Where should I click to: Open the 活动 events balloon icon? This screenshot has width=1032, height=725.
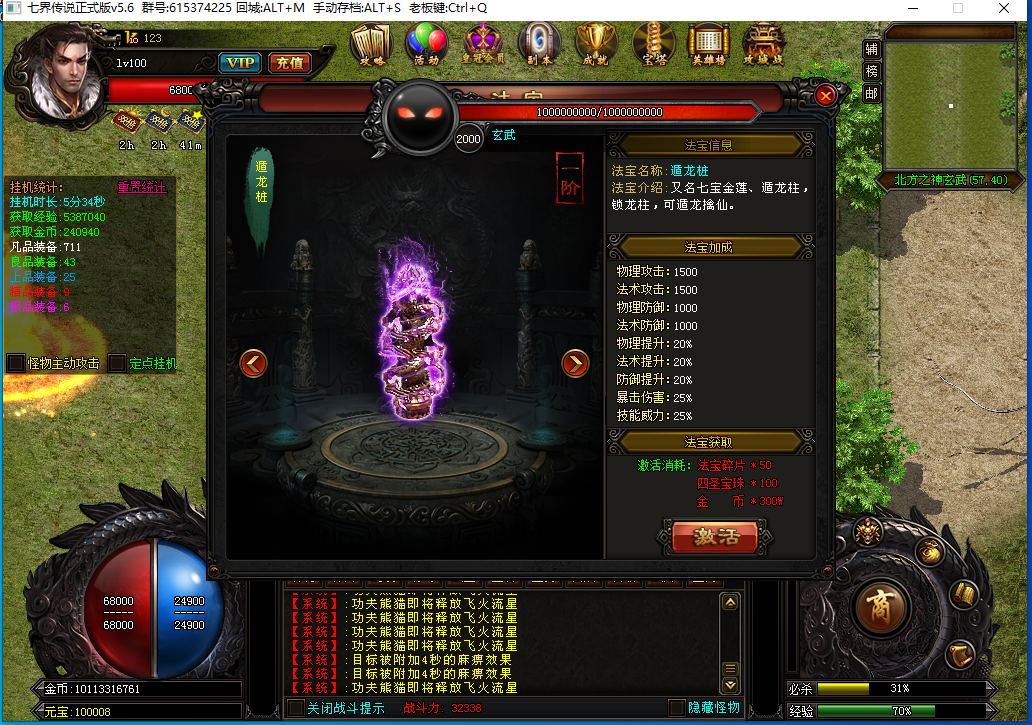[427, 43]
